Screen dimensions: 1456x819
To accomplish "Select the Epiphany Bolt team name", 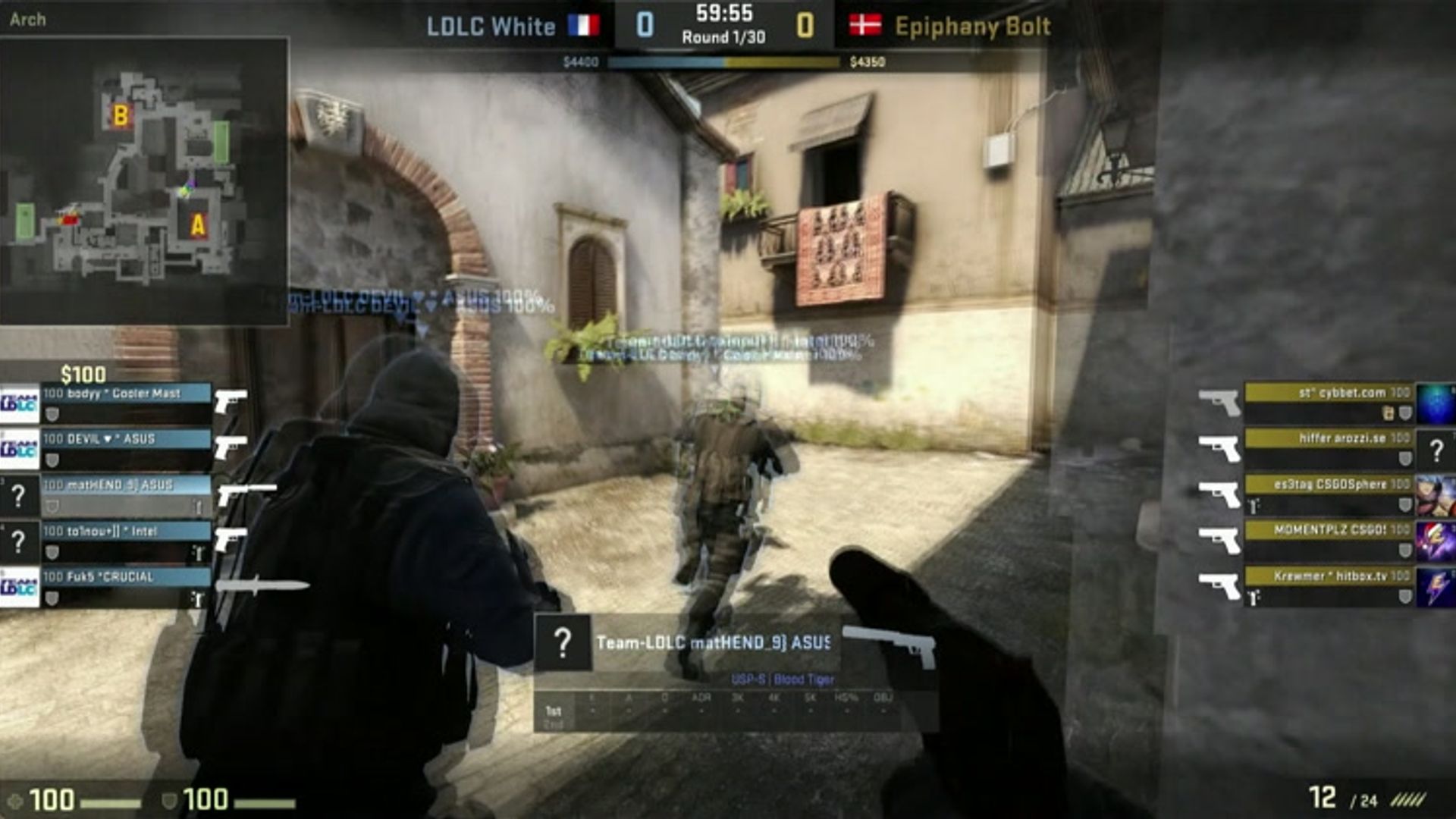I will pos(972,27).
